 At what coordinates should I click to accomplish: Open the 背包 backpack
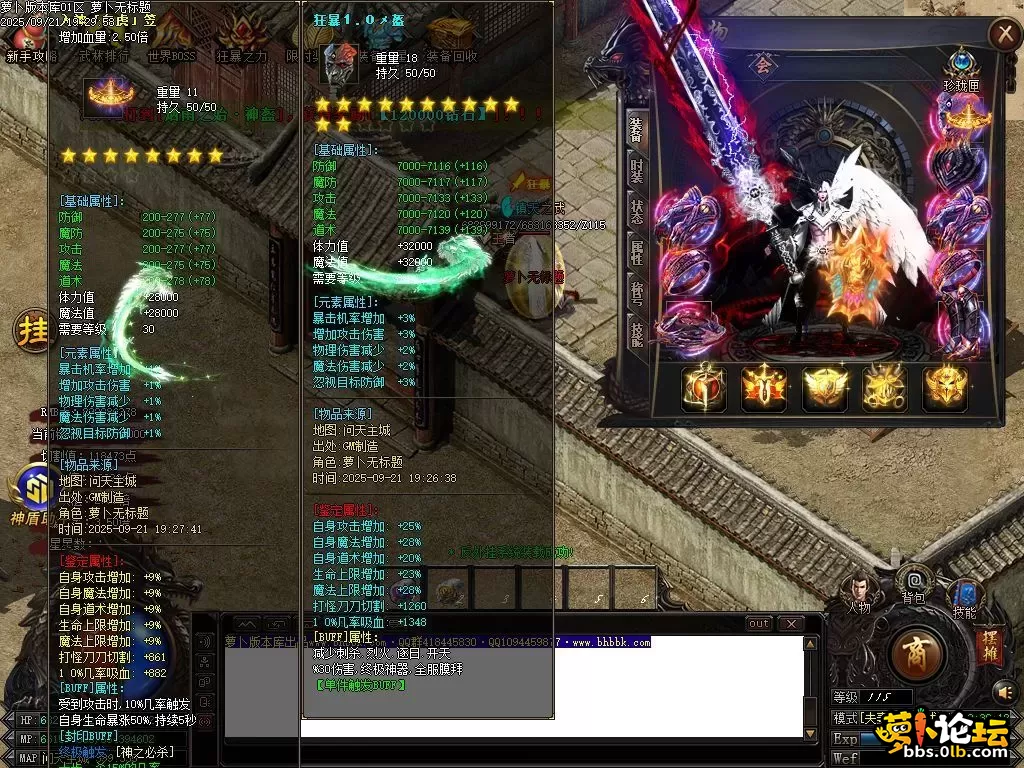(x=913, y=584)
